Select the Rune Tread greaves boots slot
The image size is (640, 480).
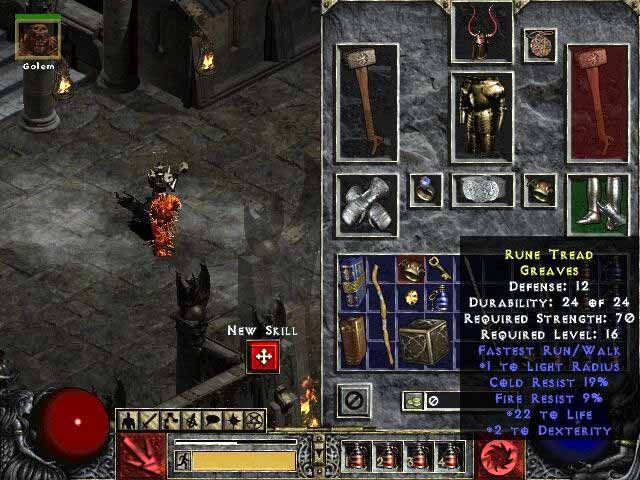tap(598, 204)
